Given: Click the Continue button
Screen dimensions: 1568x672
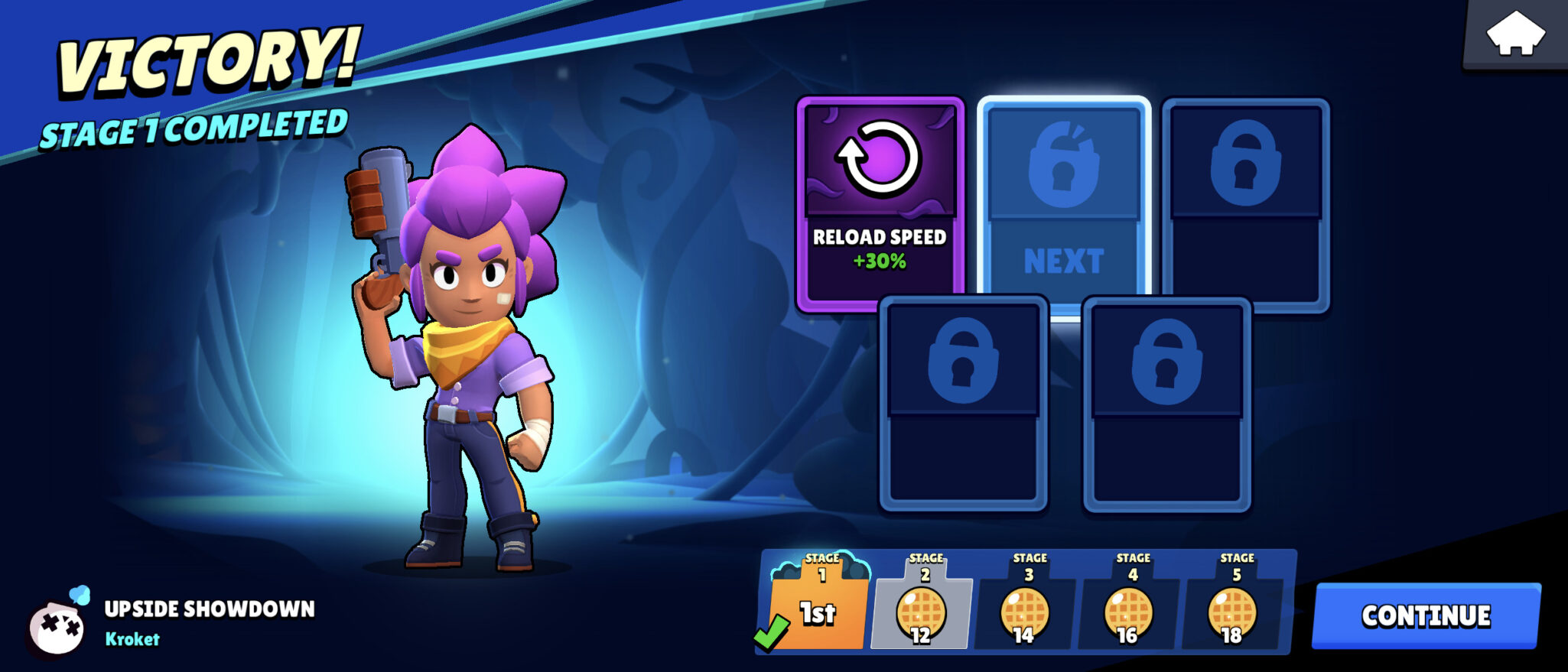Looking at the screenshot, I should click(1426, 616).
